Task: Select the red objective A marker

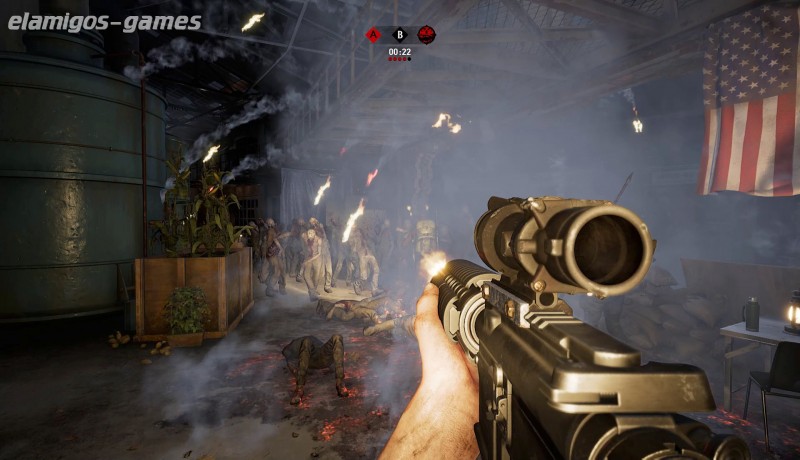Action: click(x=374, y=35)
